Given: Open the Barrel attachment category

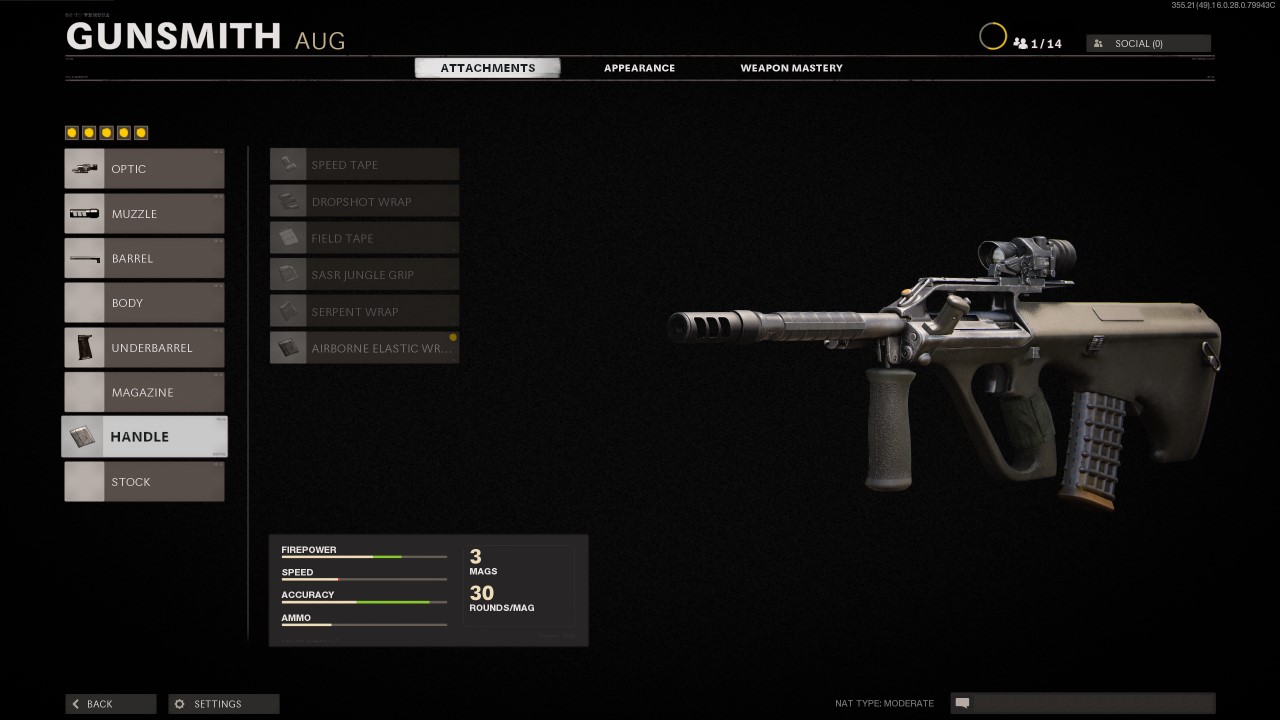Looking at the screenshot, I should point(144,258).
